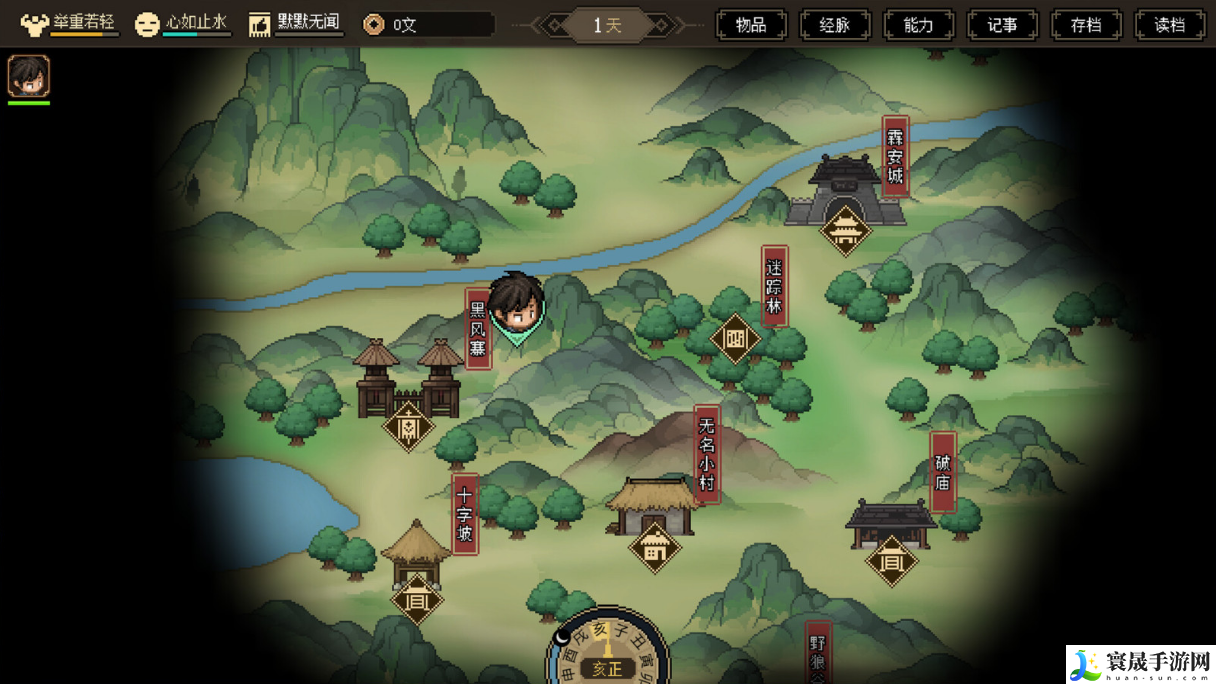Go to the 破庙 temple marker
Viewport: 1216px width, 684px height.
coord(891,560)
